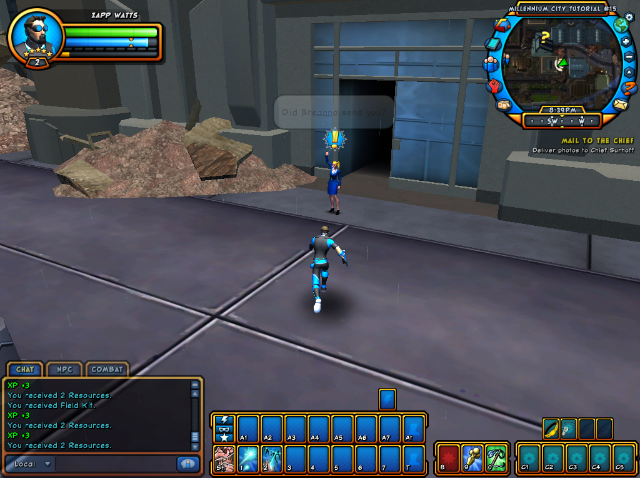Open the social group icon by minimap

[491, 66]
